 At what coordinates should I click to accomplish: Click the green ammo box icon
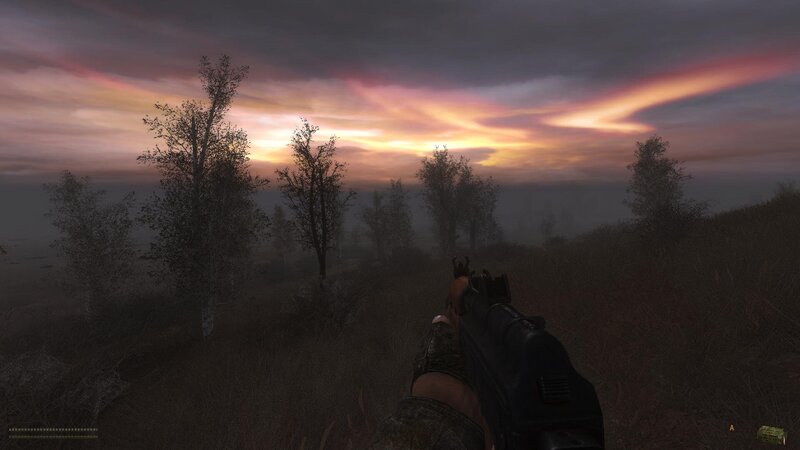click(x=770, y=433)
